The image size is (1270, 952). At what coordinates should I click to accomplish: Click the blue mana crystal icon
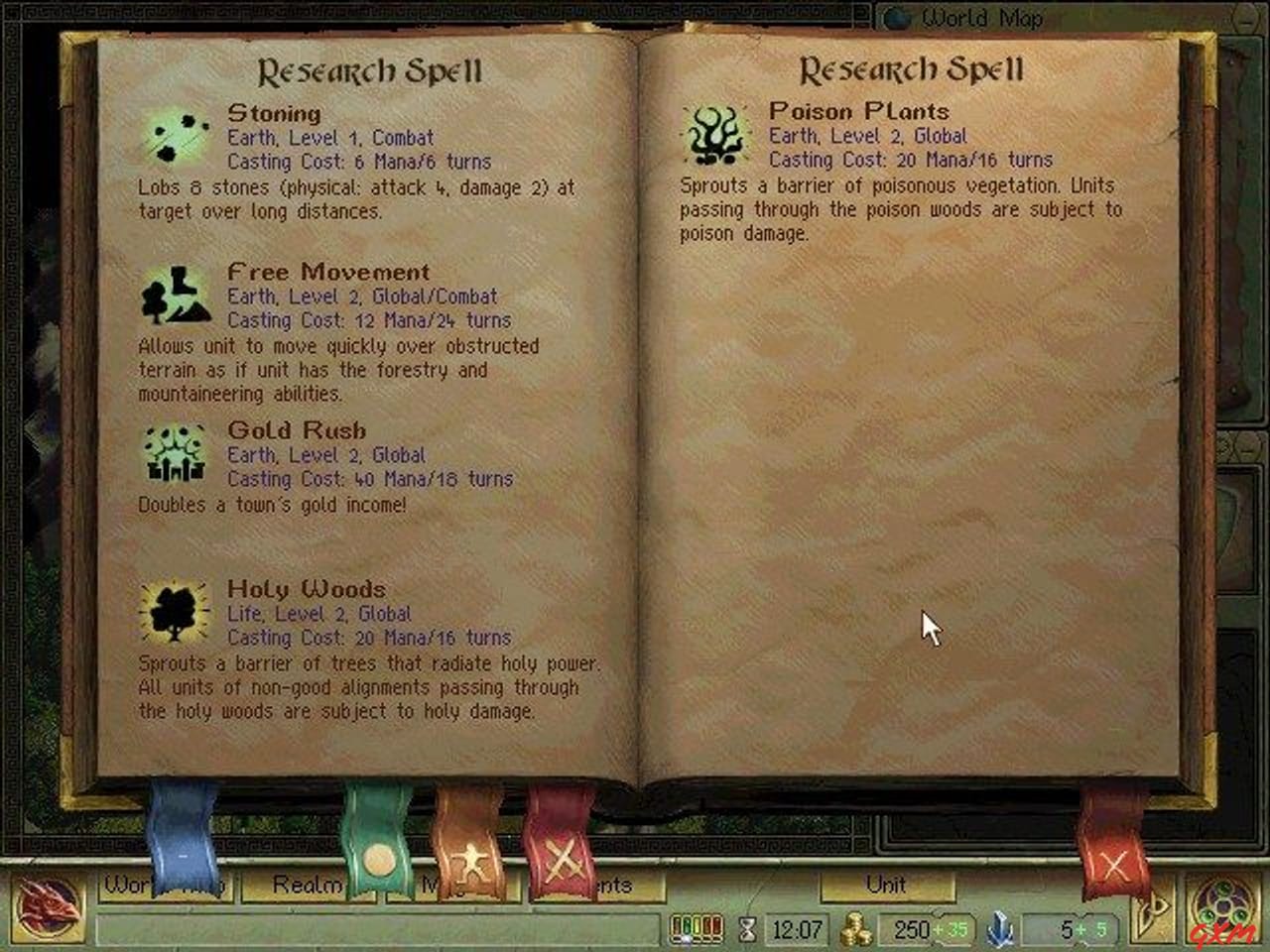(x=999, y=930)
